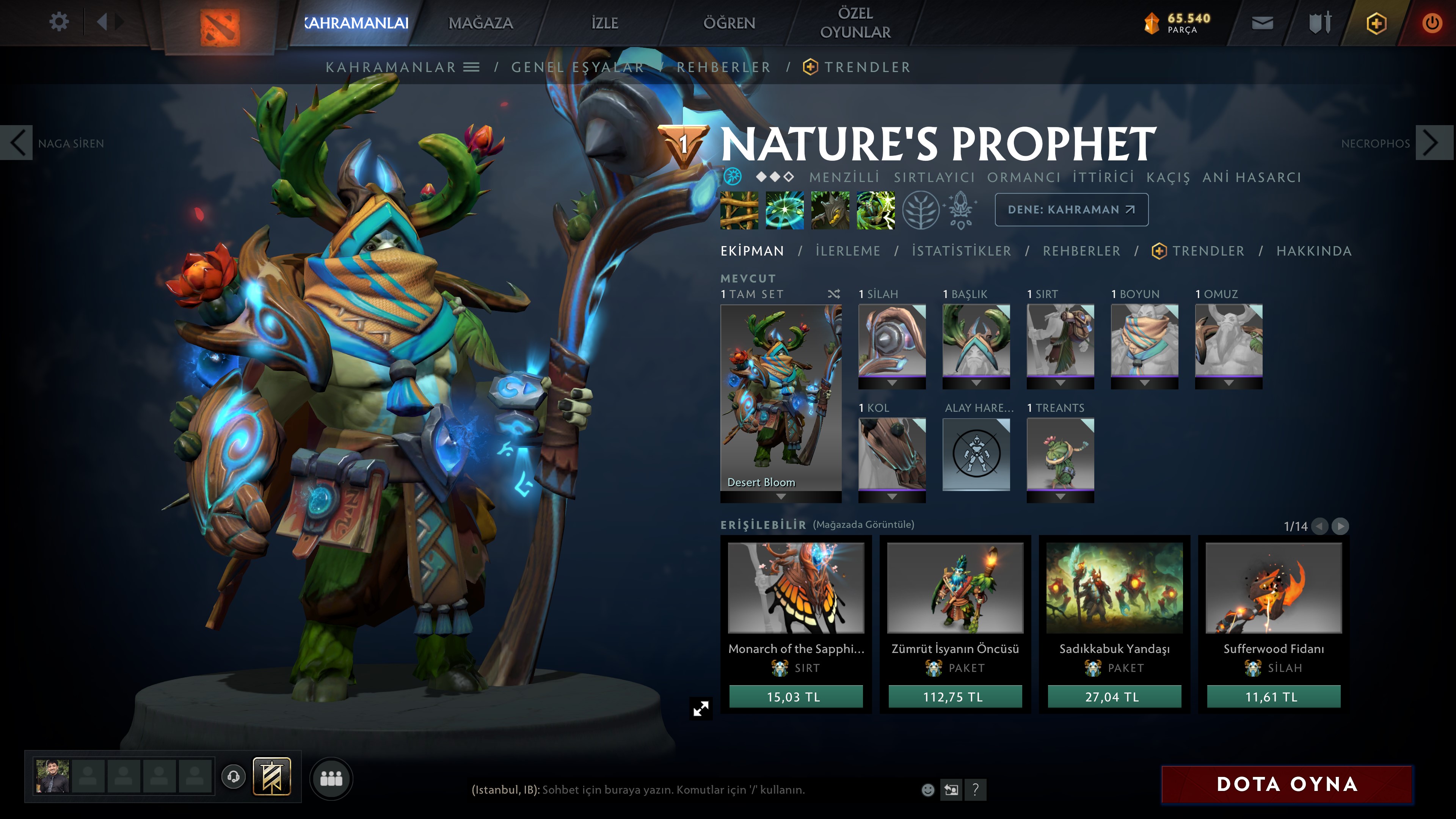Open the mail inbox envelope icon

point(1262,23)
